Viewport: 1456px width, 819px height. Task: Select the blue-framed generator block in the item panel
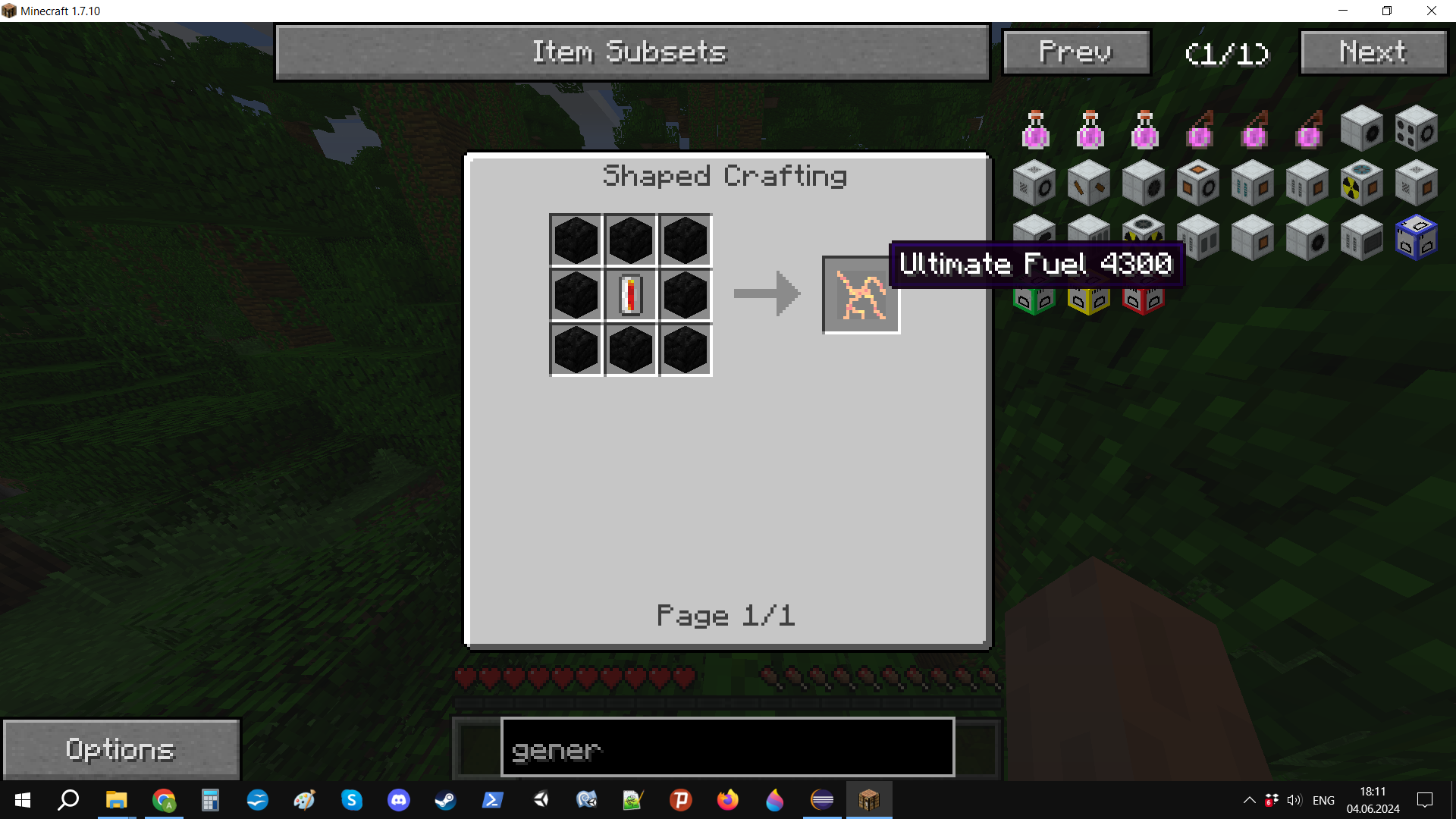point(1415,238)
